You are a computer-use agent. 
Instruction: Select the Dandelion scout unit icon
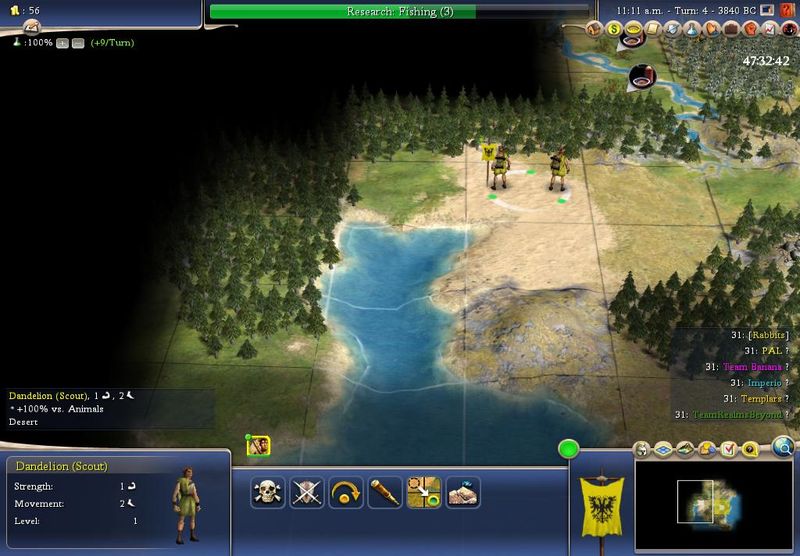(x=258, y=447)
